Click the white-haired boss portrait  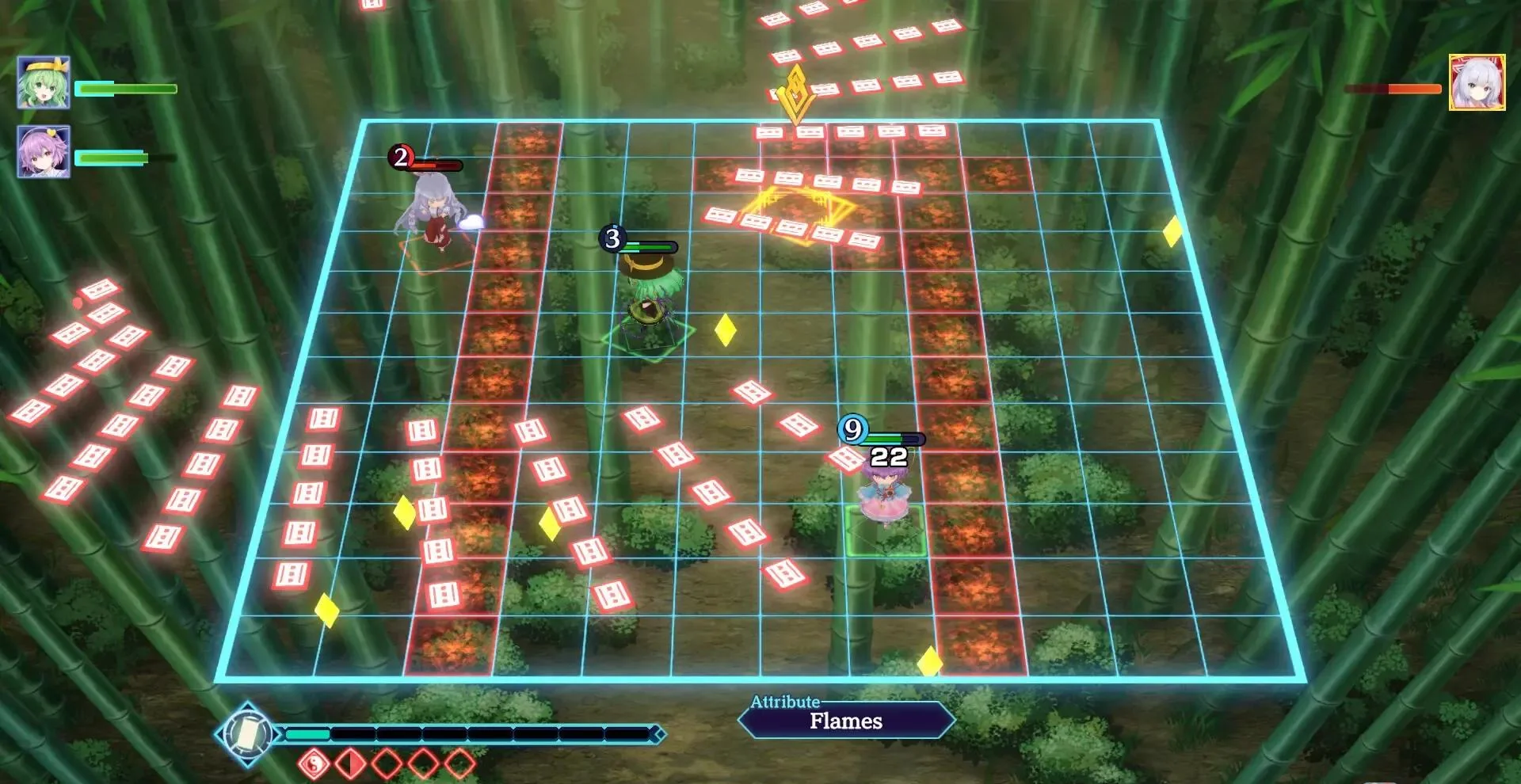click(1477, 82)
